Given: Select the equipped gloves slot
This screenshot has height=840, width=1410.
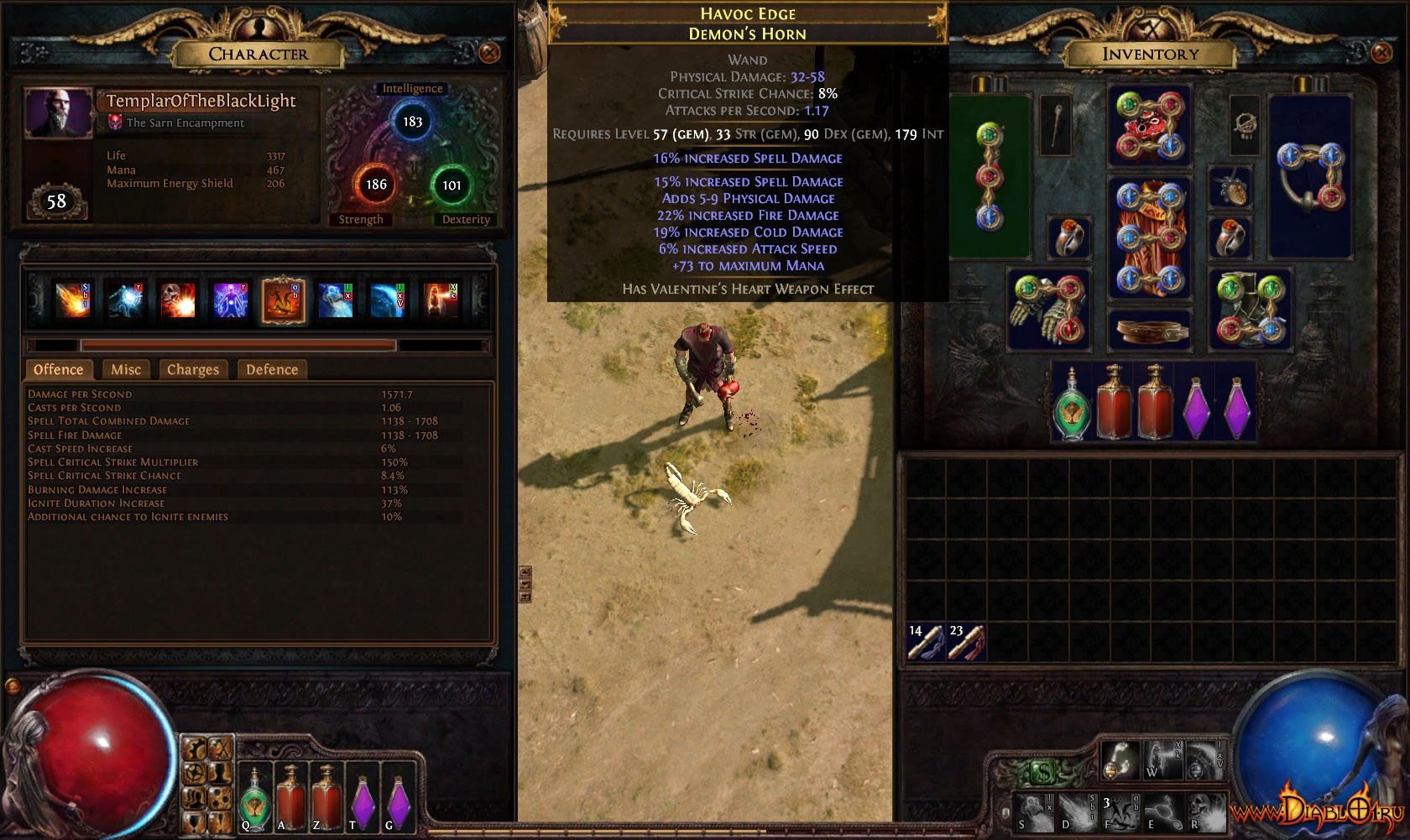Looking at the screenshot, I should tap(1048, 309).
